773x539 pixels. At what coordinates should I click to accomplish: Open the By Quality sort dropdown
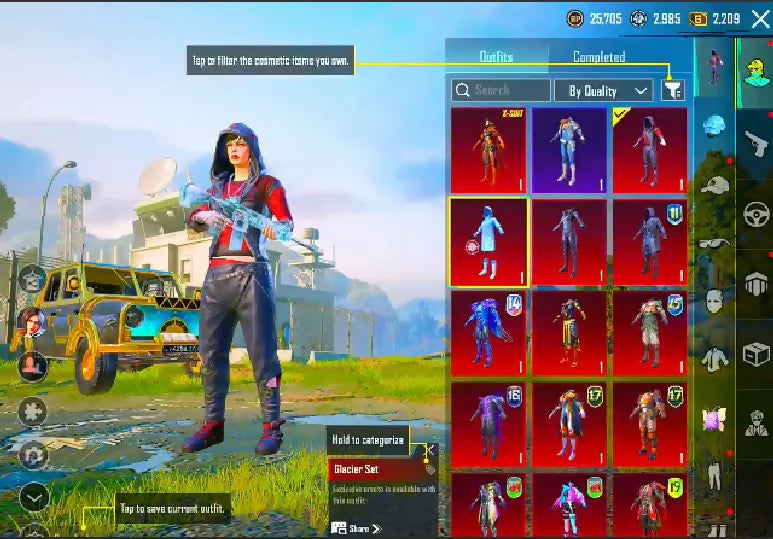pos(603,90)
